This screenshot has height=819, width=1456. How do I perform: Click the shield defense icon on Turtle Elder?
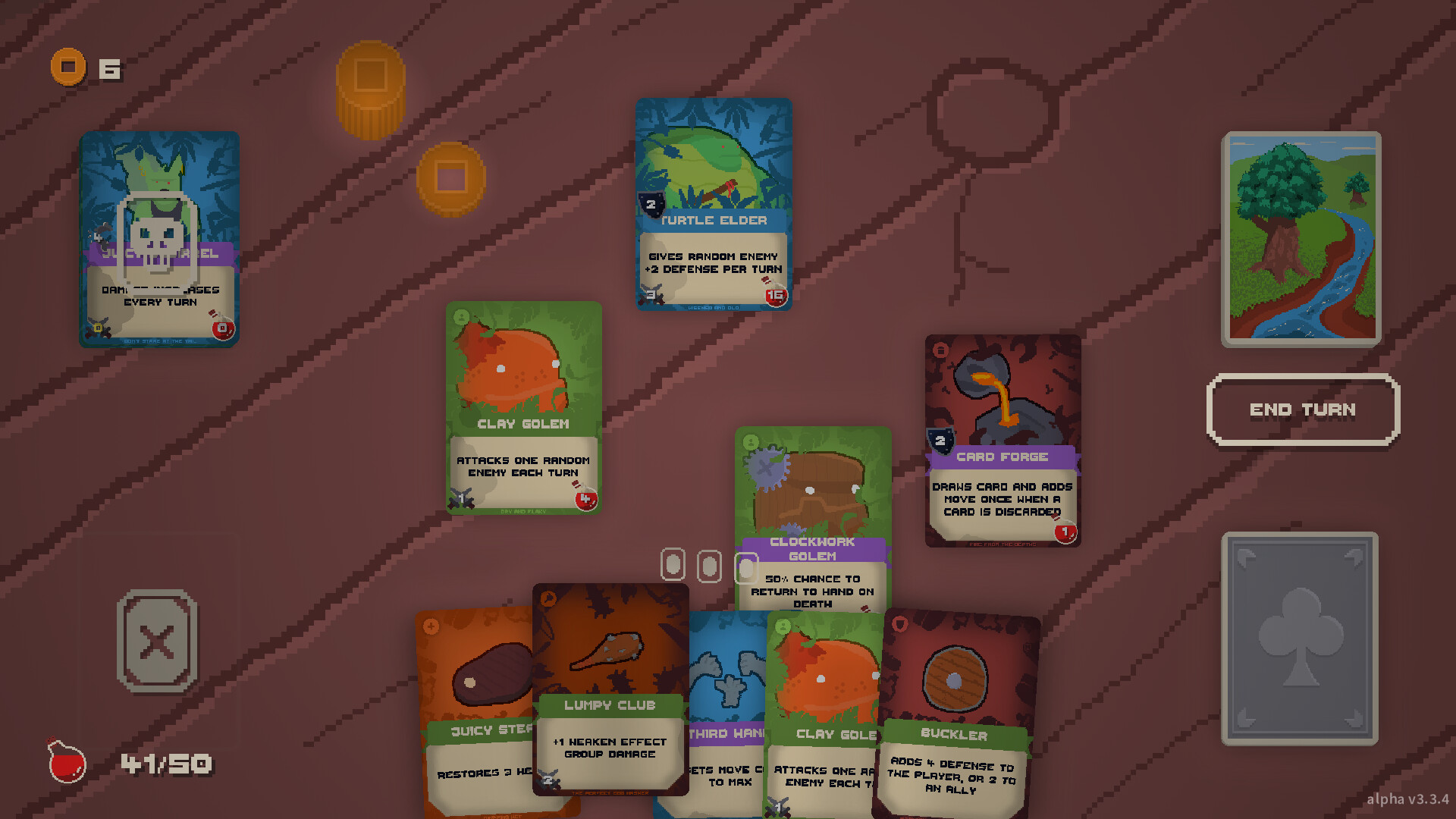click(651, 204)
